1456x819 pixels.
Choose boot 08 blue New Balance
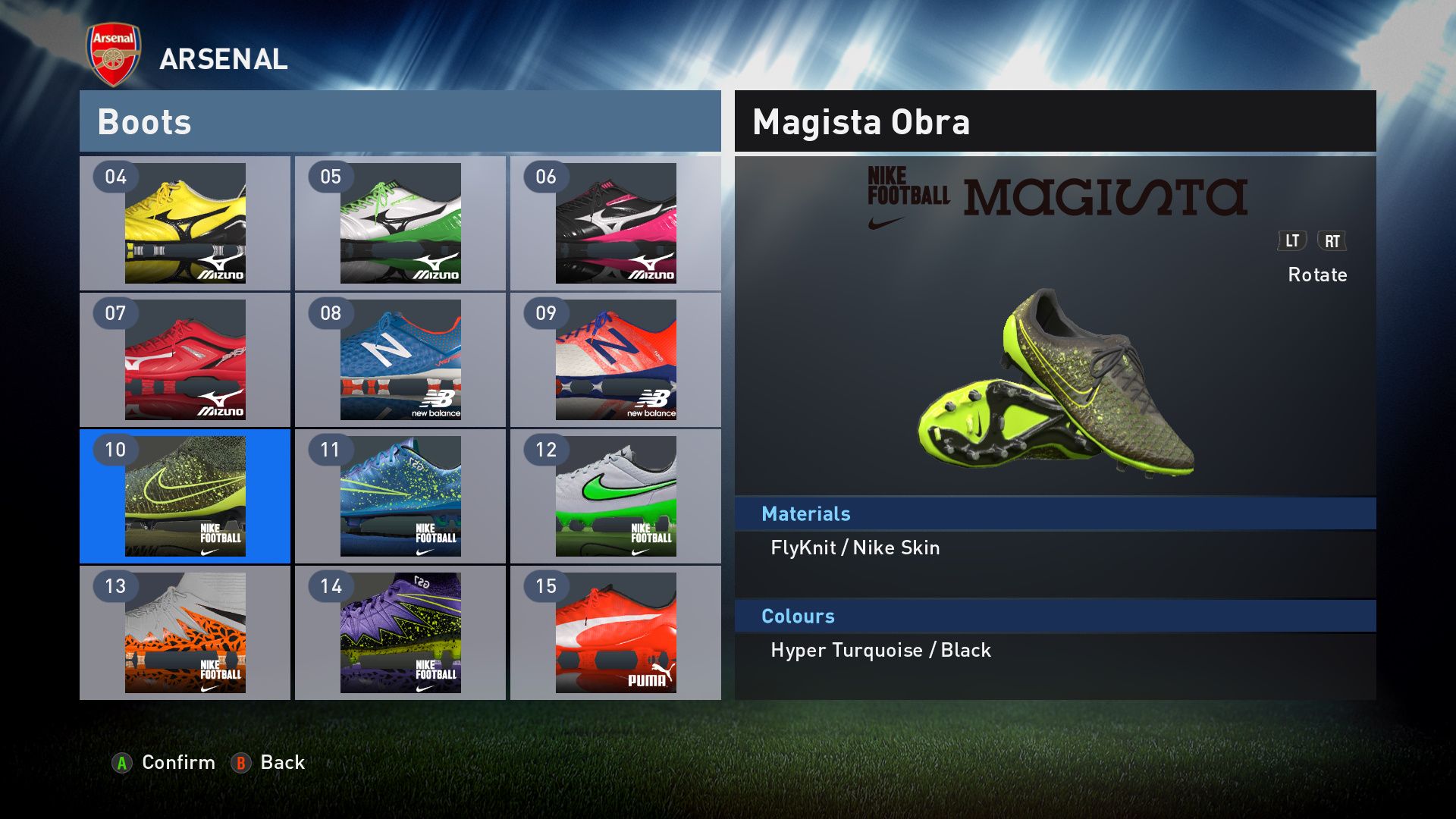click(x=400, y=359)
